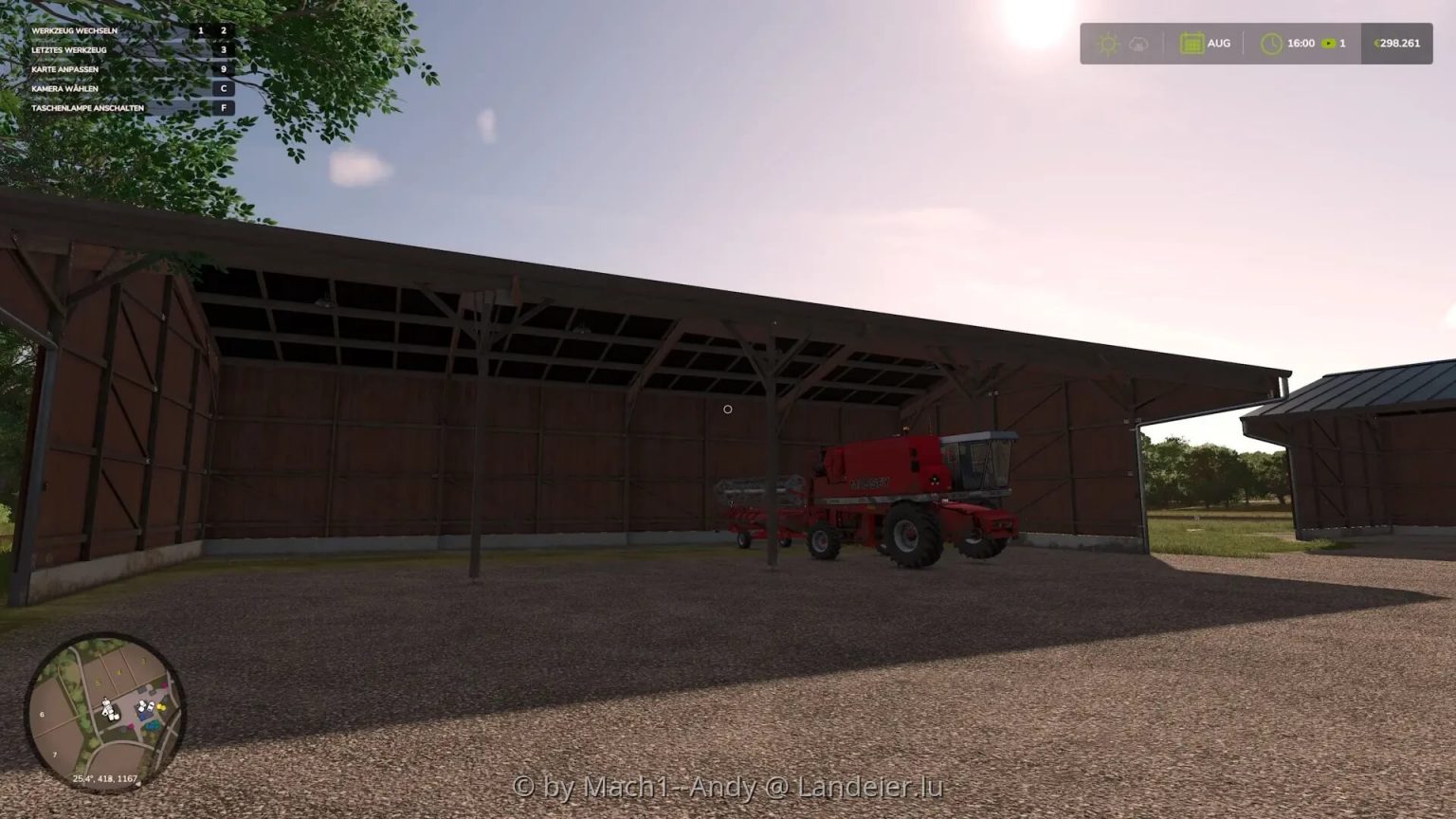Image resolution: width=1456 pixels, height=819 pixels.
Task: Select the cloud weather forecast icon
Action: (1137, 44)
